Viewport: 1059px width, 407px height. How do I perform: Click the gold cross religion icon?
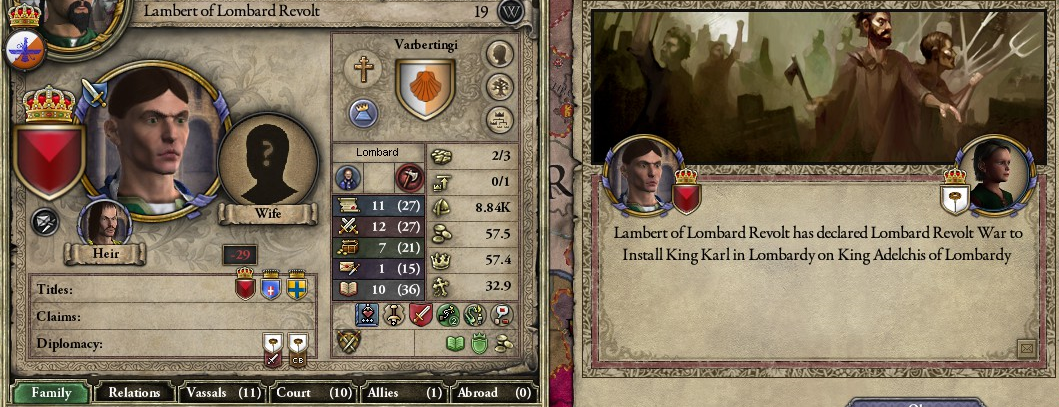coord(362,68)
